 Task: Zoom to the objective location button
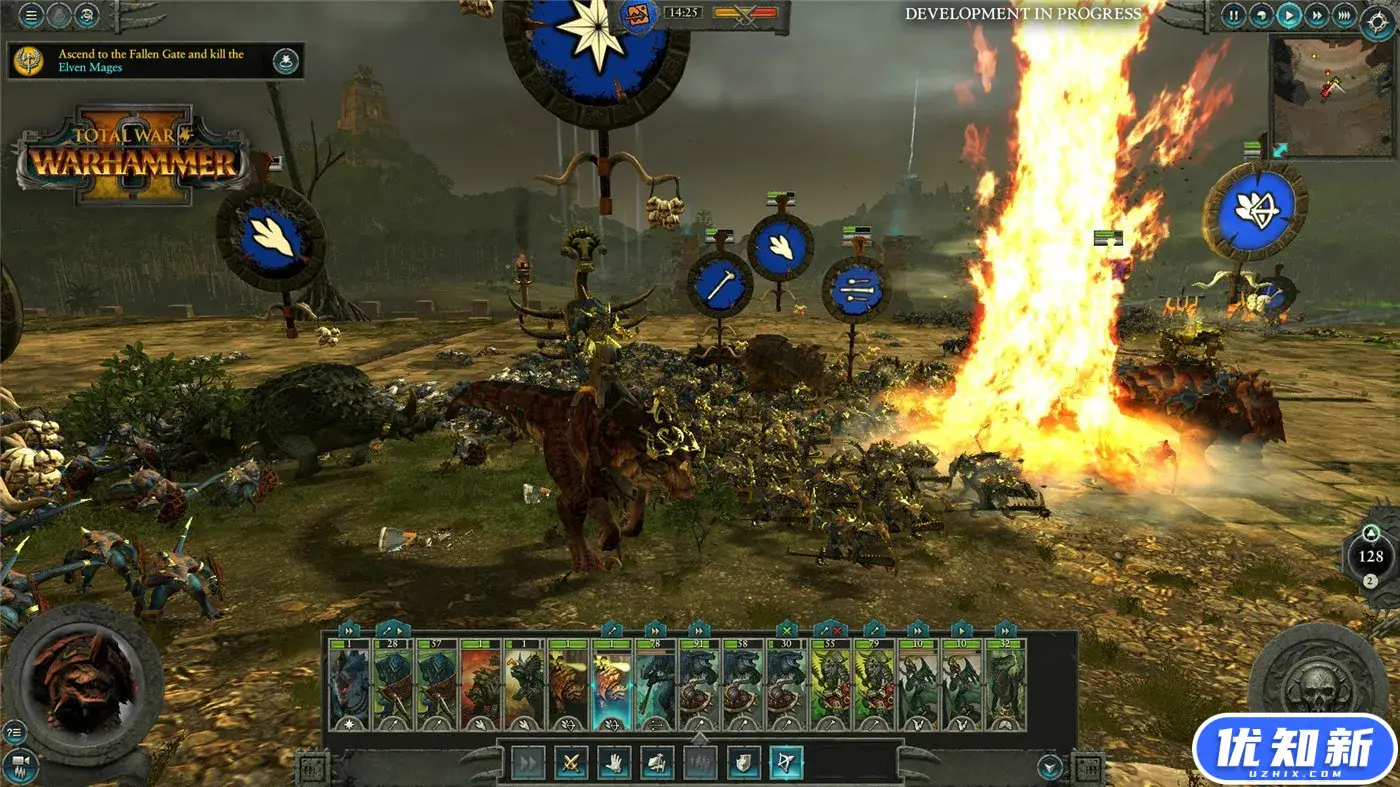click(x=287, y=60)
